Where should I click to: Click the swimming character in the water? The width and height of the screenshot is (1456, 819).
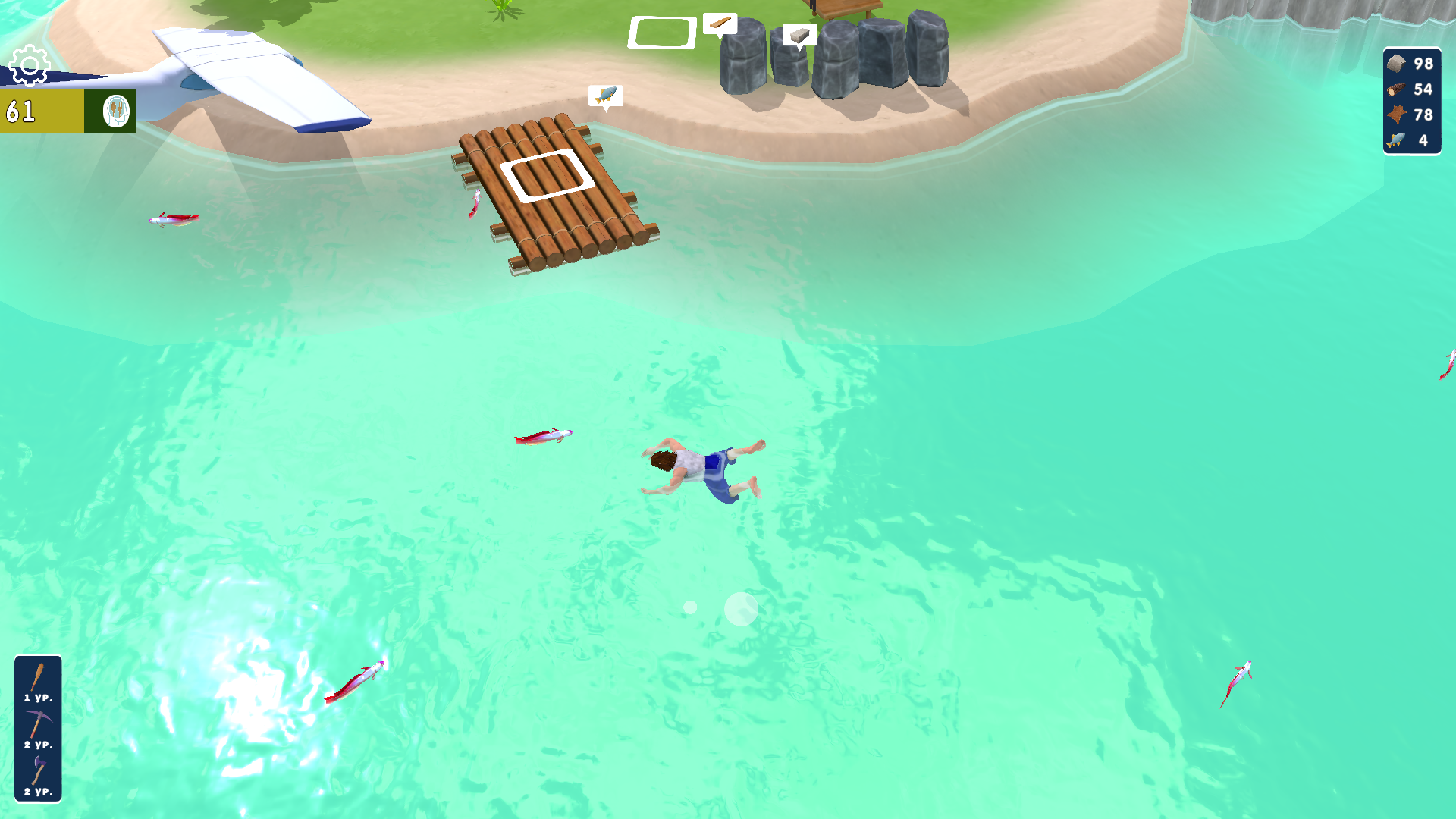tap(698, 466)
